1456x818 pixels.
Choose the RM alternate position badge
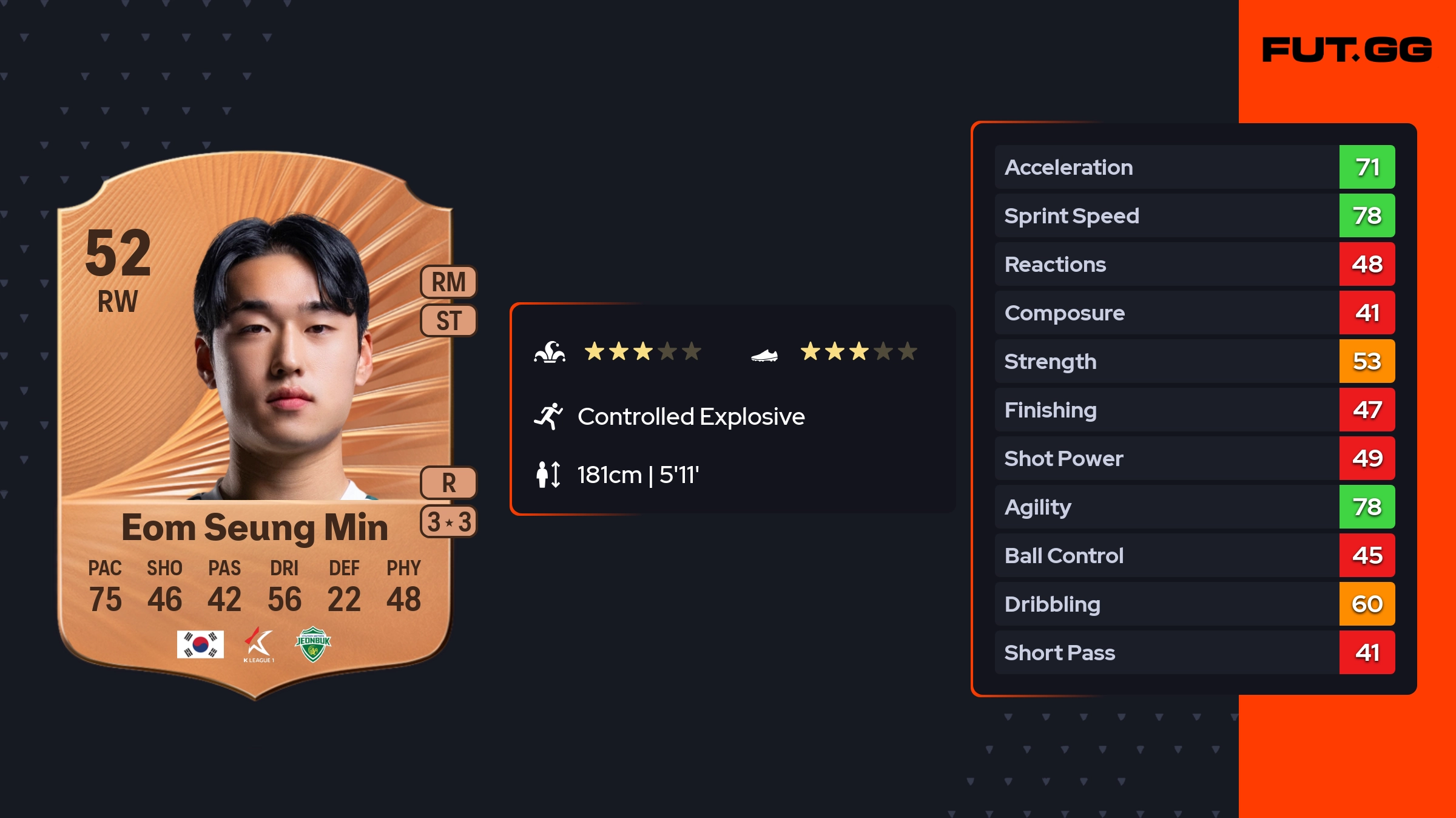click(x=449, y=282)
